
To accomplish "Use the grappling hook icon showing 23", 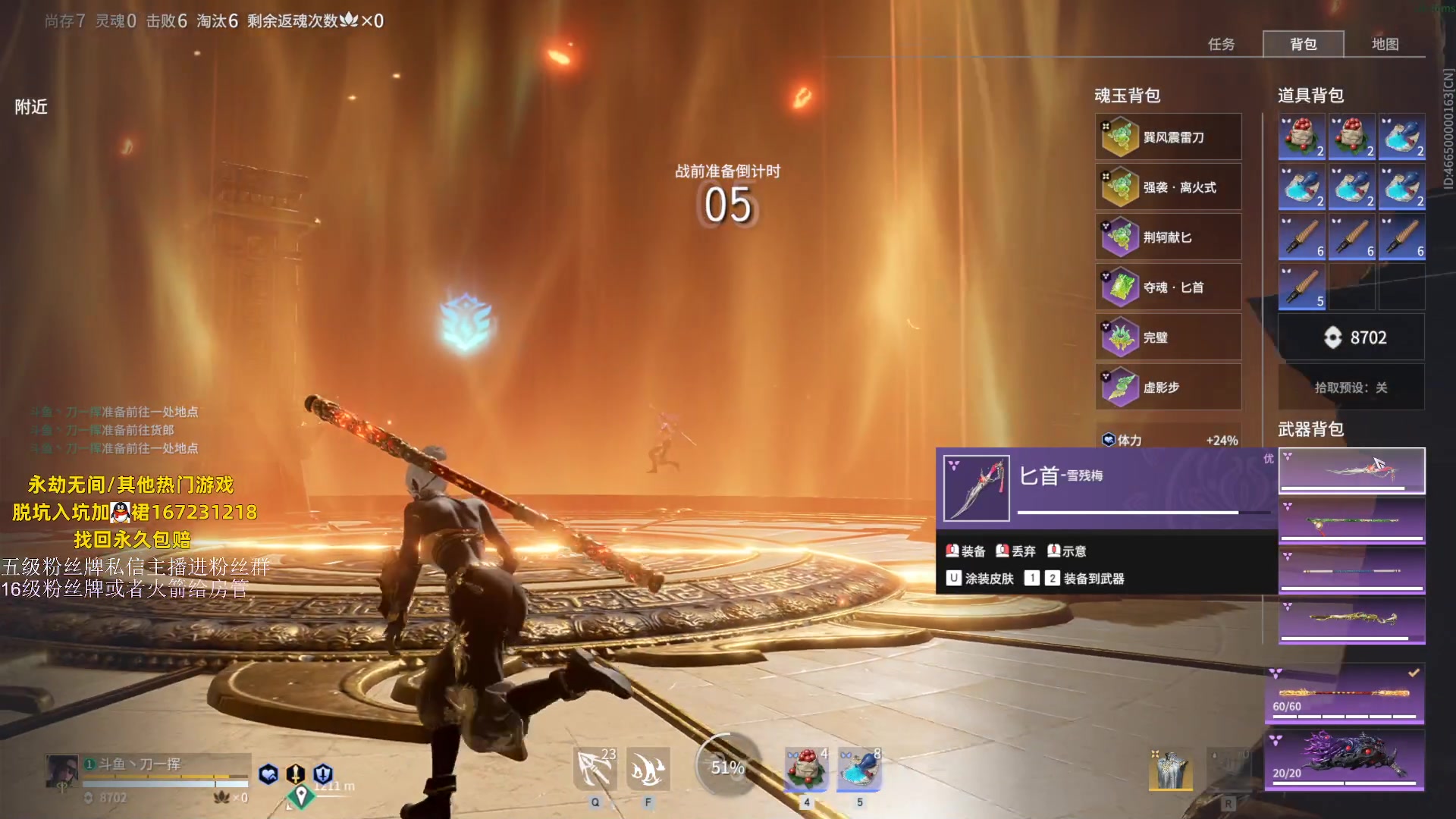I will pos(595,770).
